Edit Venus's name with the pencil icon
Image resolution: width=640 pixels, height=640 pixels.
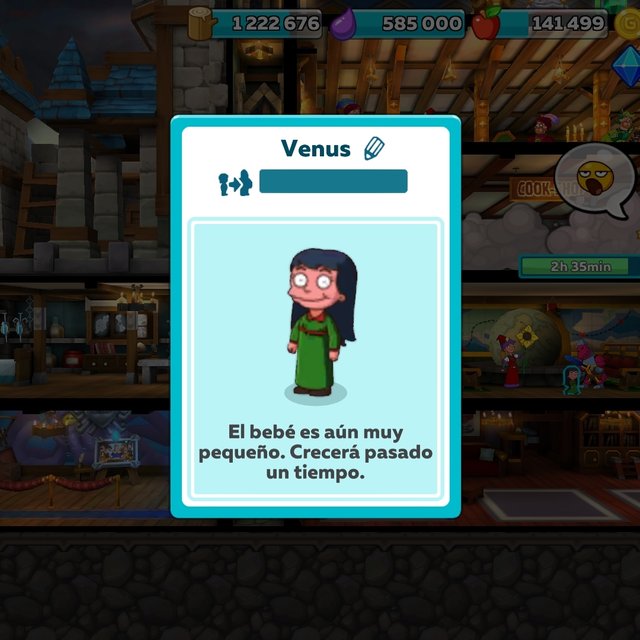[x=375, y=149]
